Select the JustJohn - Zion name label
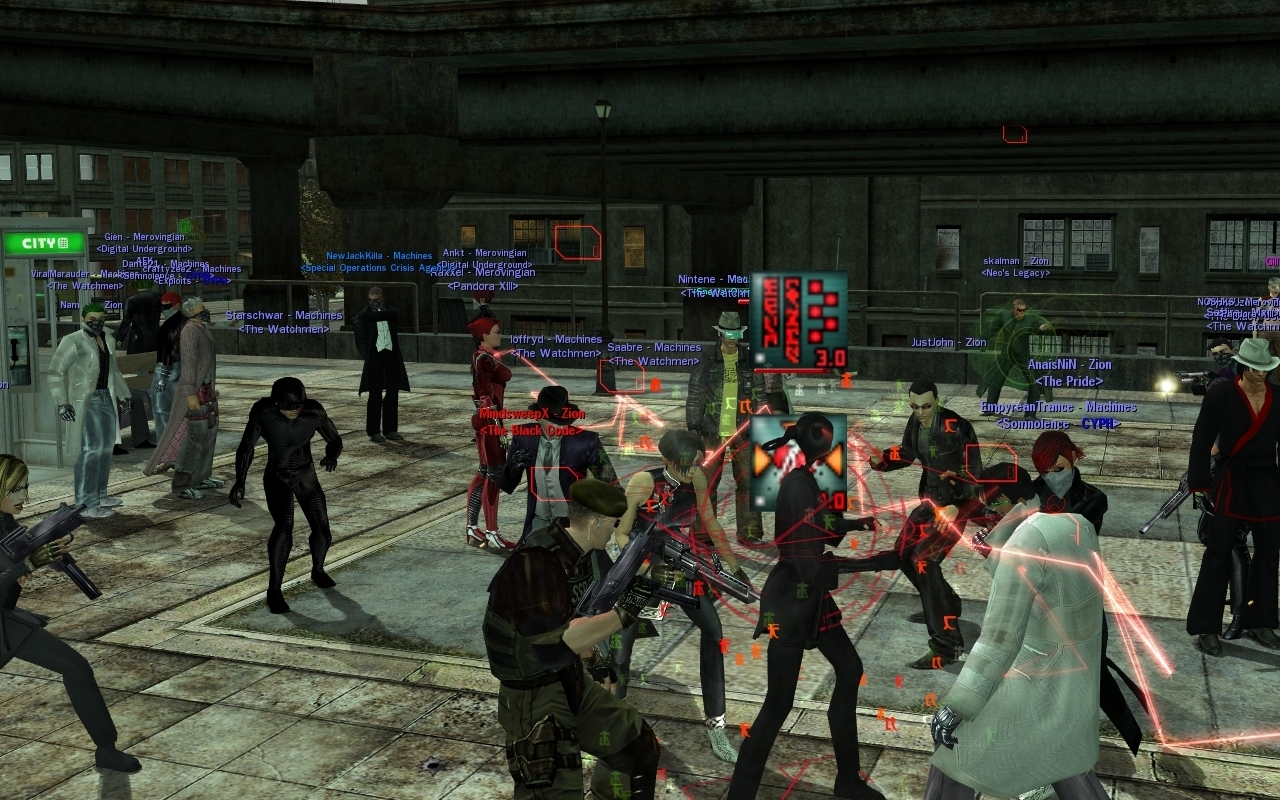 [948, 343]
